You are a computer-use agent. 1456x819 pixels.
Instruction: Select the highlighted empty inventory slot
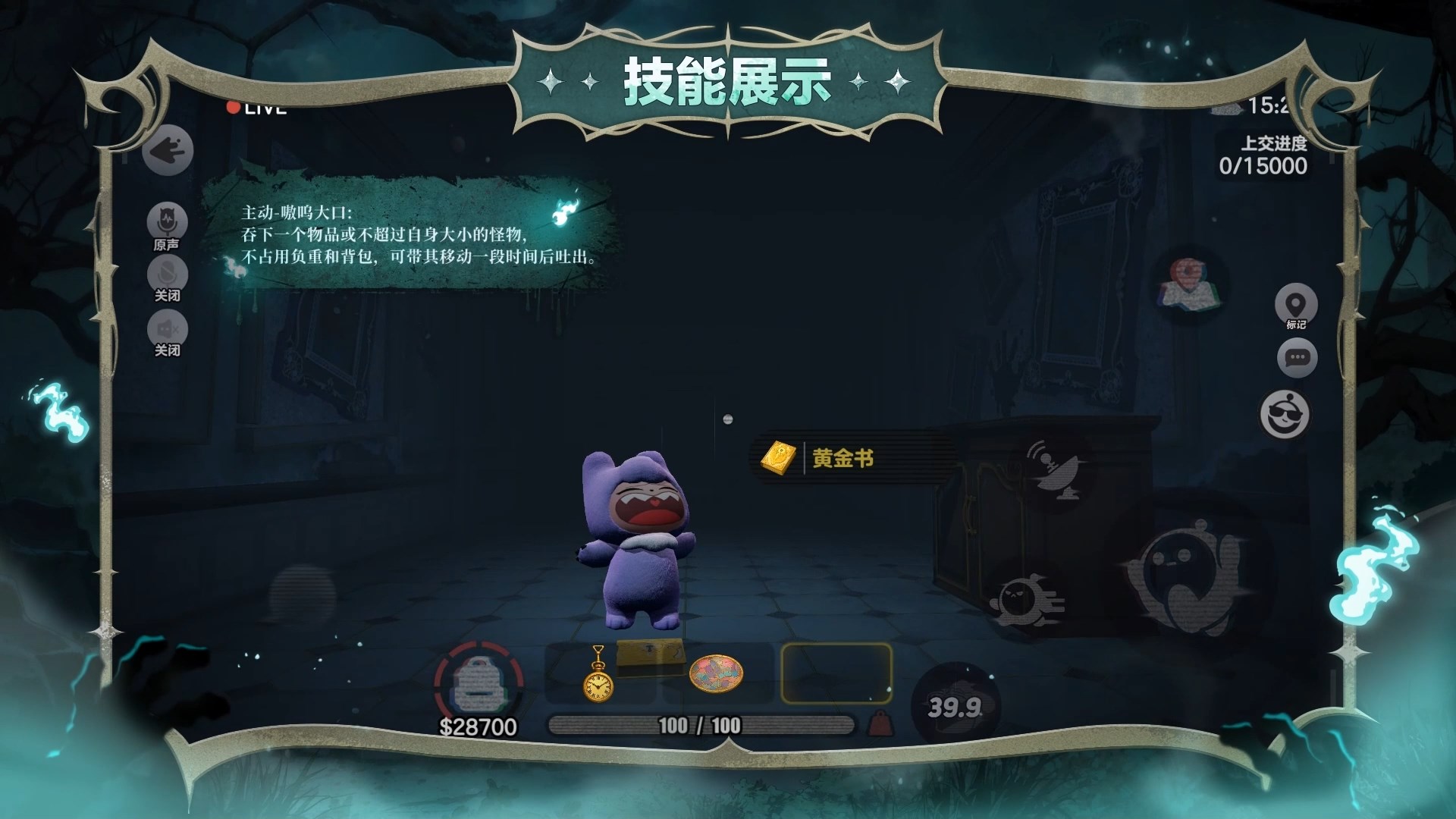(836, 673)
